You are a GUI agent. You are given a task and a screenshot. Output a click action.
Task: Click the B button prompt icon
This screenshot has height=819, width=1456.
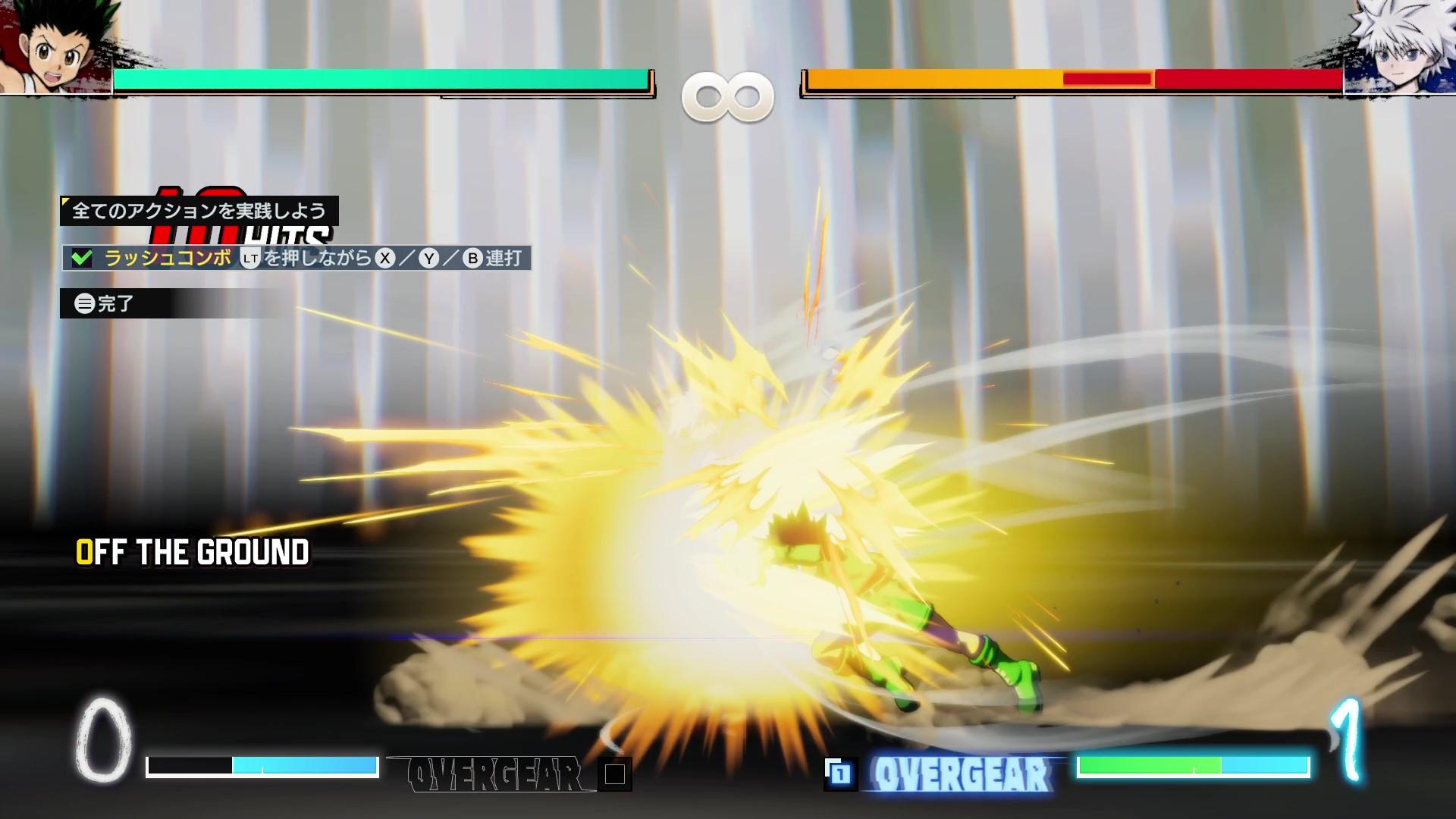(x=473, y=259)
